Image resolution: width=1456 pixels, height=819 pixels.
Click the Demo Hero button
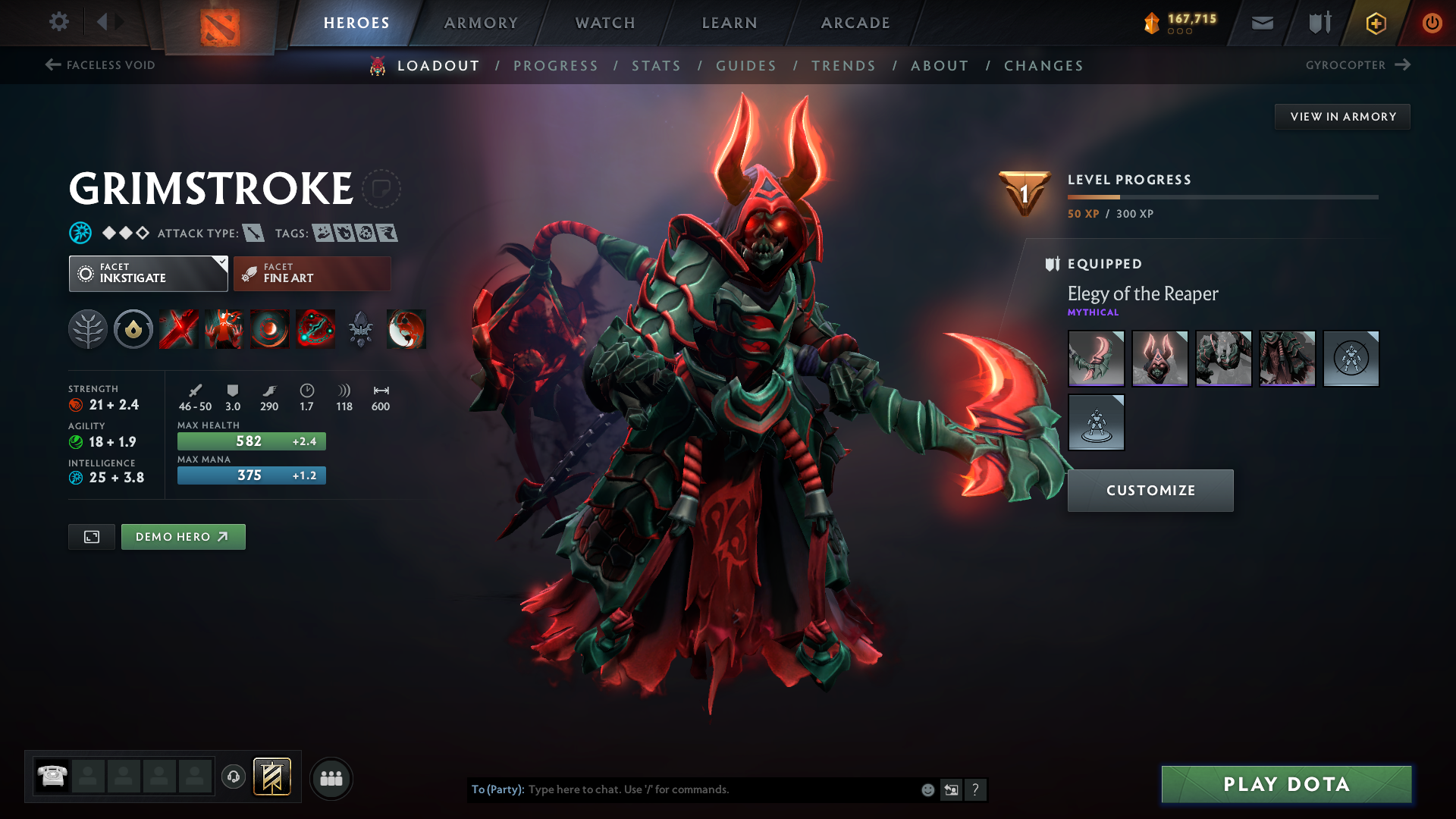(x=183, y=536)
